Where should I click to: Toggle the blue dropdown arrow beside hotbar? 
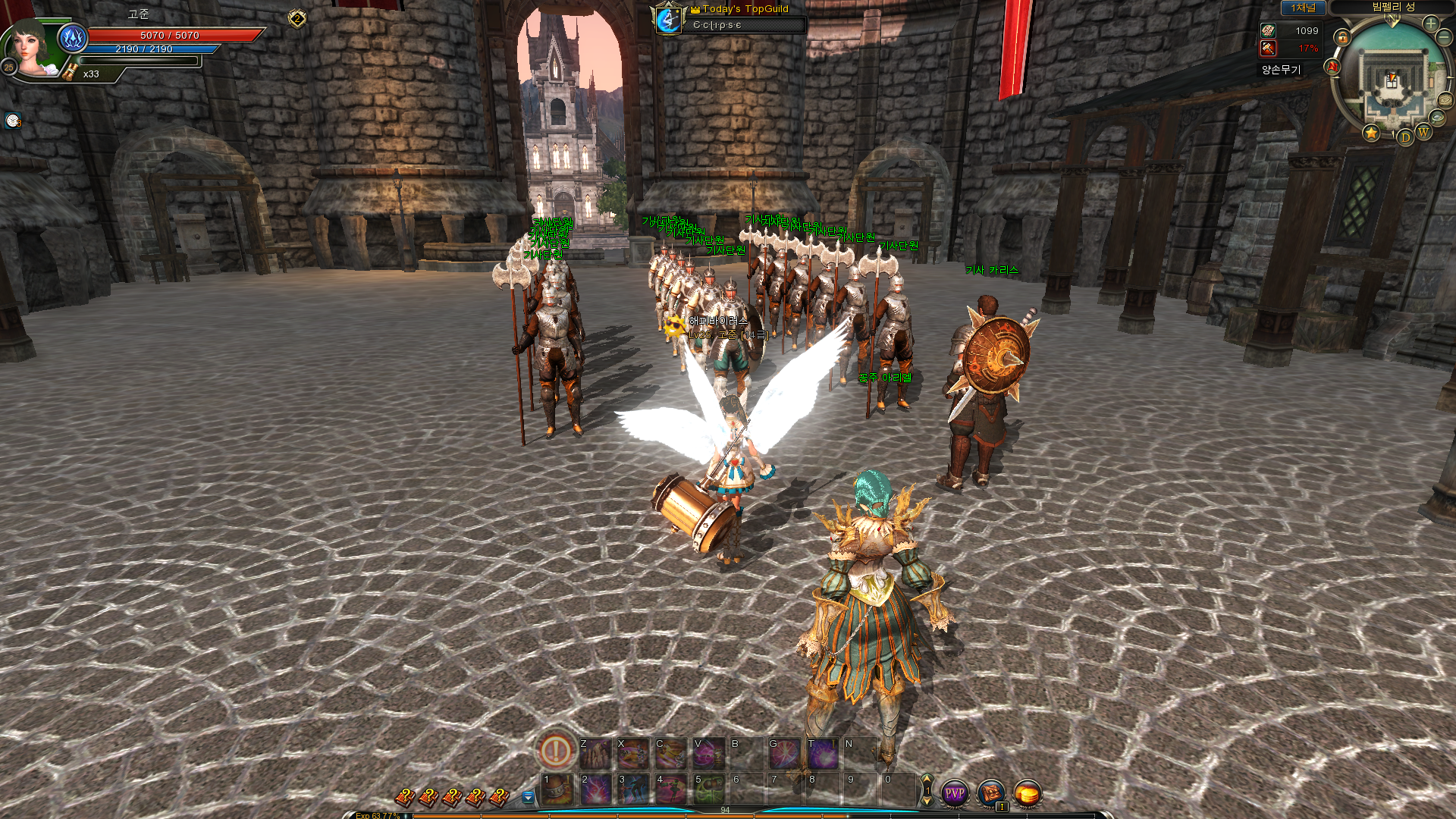529,797
